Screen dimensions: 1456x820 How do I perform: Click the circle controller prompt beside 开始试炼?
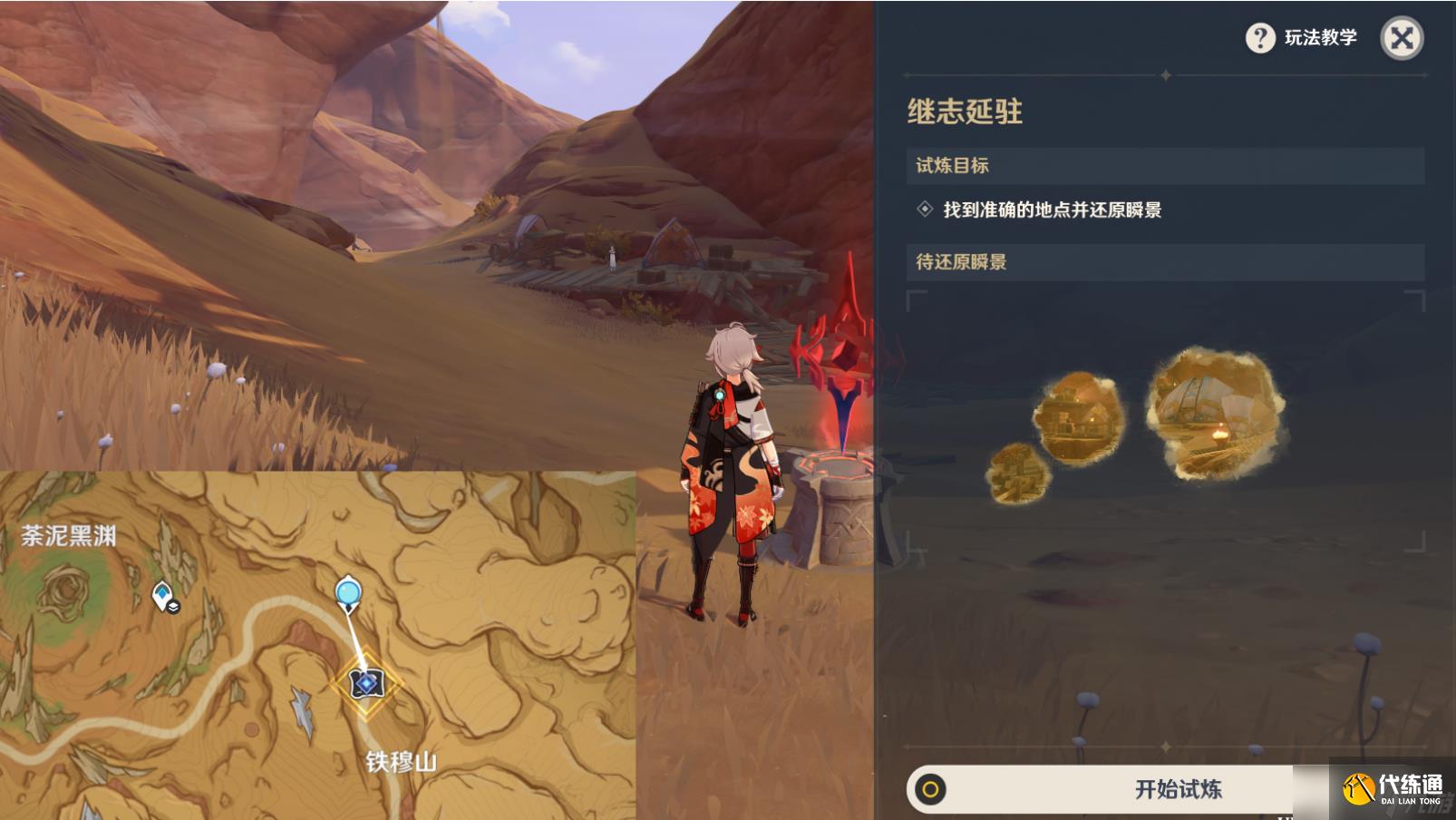coord(932,787)
